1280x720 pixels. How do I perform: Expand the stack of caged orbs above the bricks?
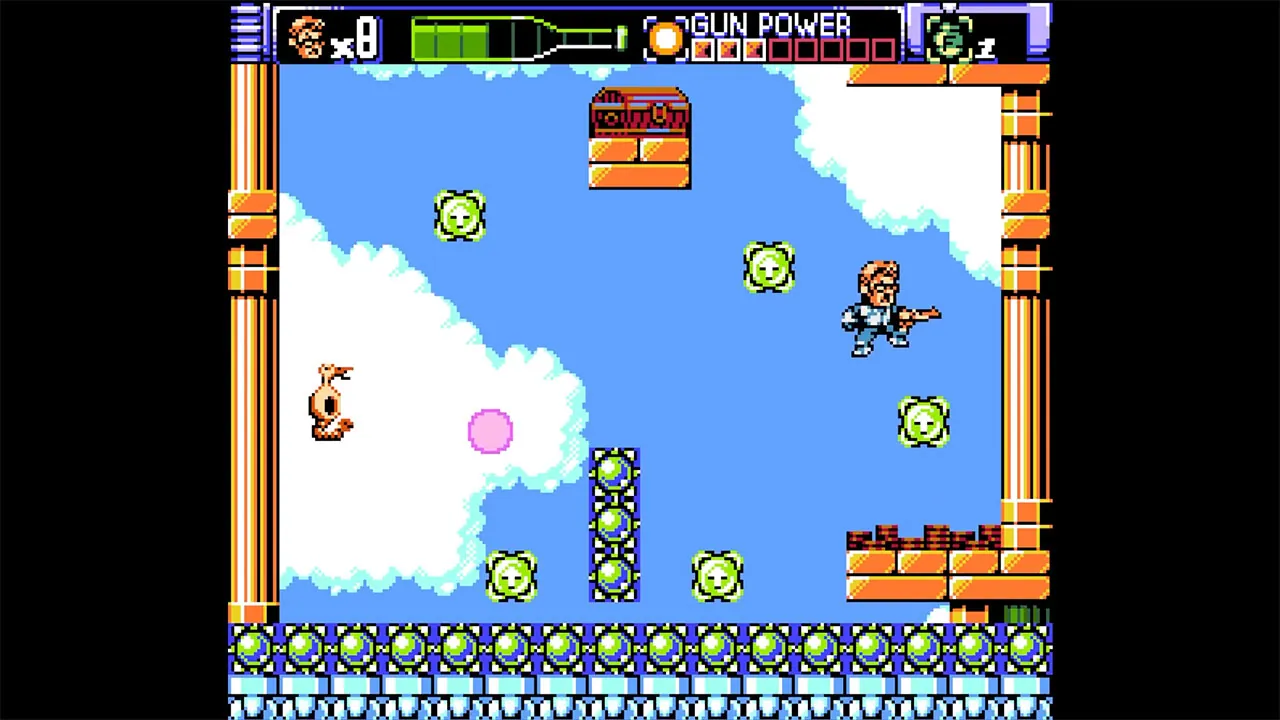[615, 520]
